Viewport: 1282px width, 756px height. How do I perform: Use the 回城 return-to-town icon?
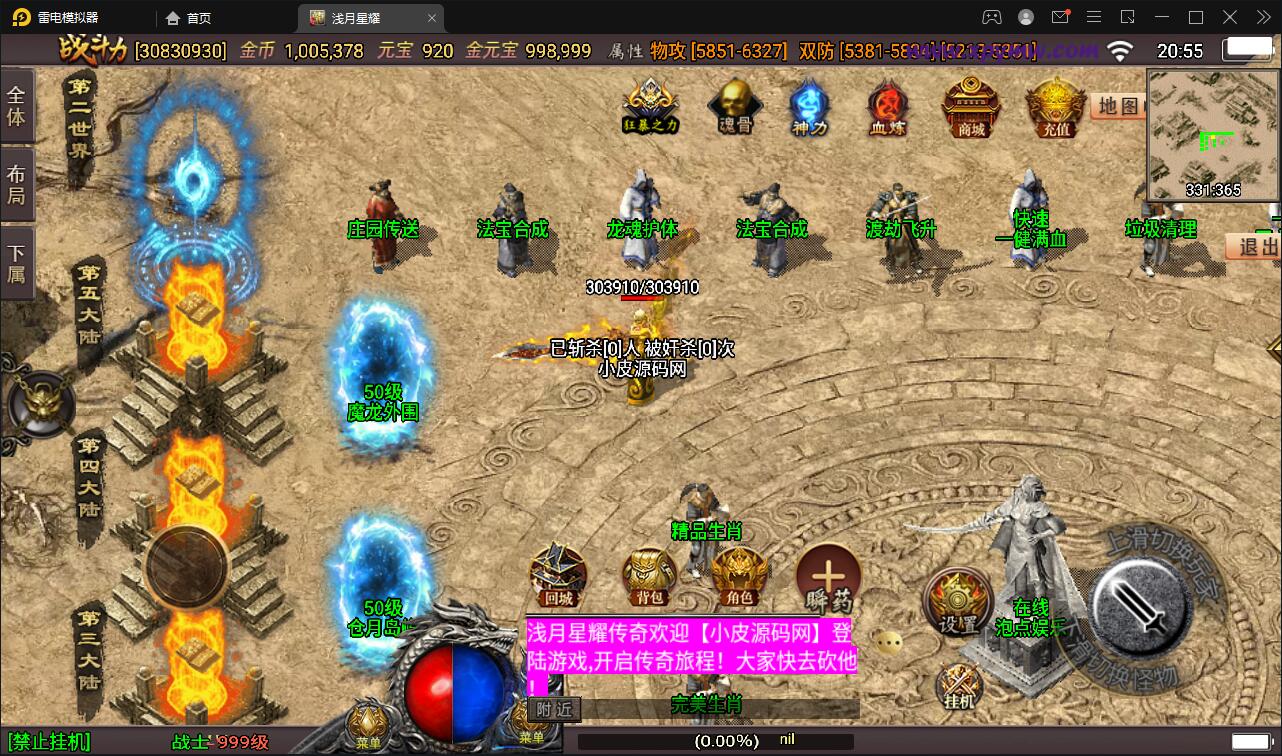(x=557, y=575)
